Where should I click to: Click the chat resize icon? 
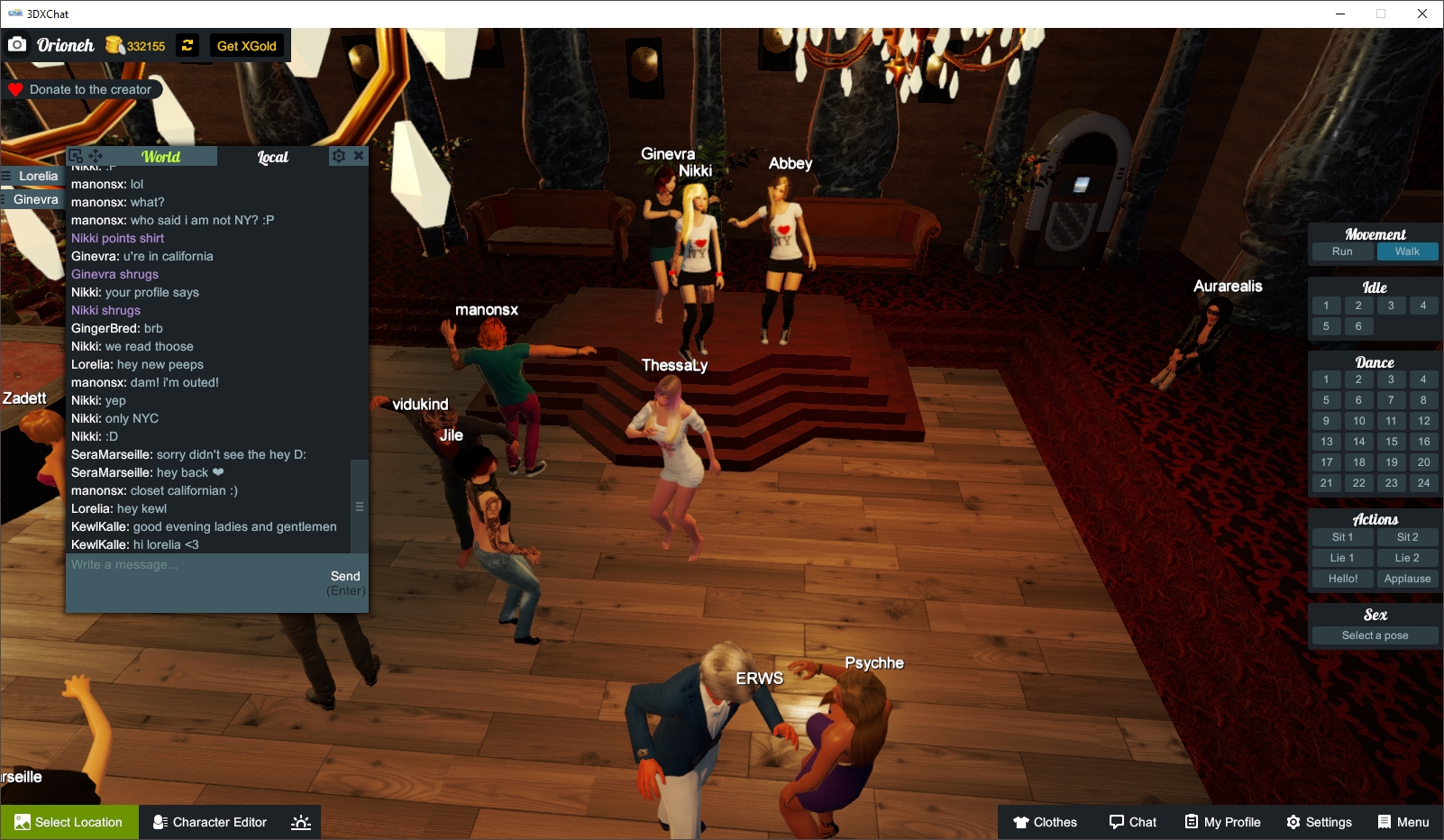(76, 155)
